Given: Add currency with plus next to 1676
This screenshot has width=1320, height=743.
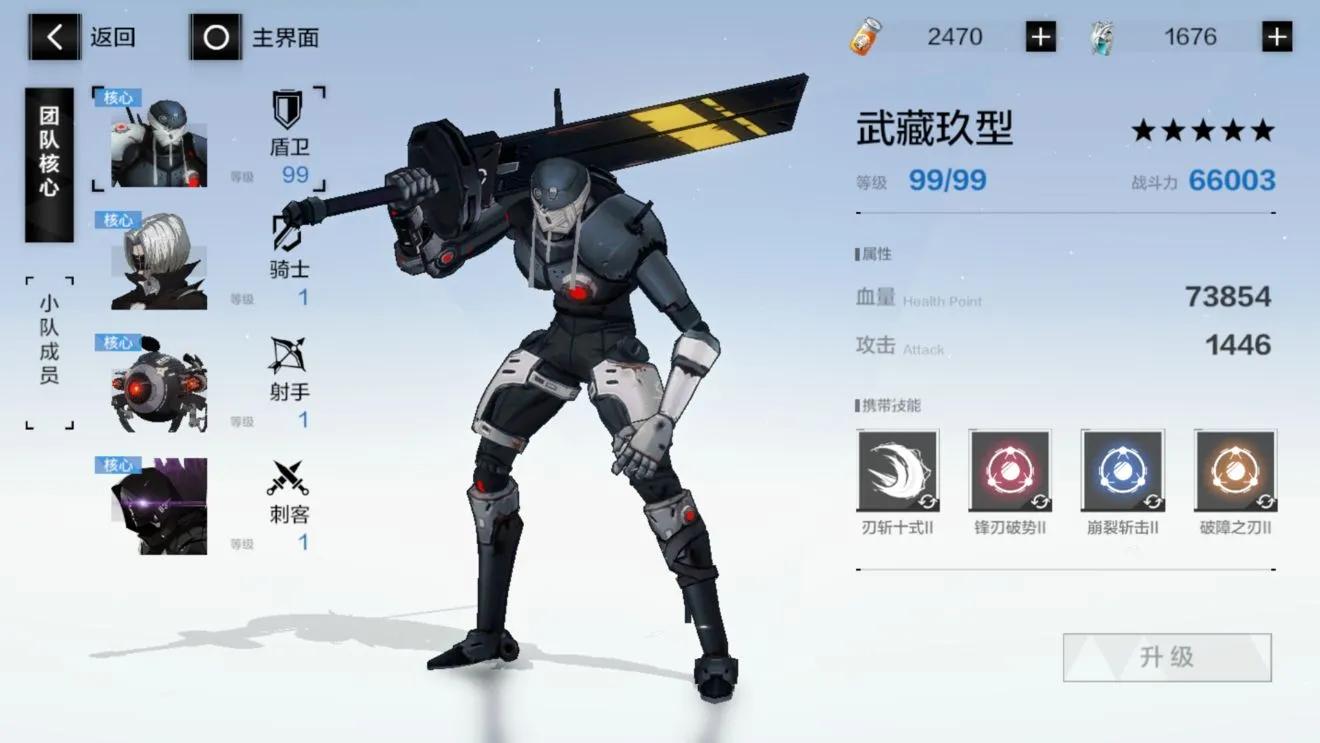Looking at the screenshot, I should (1276, 36).
